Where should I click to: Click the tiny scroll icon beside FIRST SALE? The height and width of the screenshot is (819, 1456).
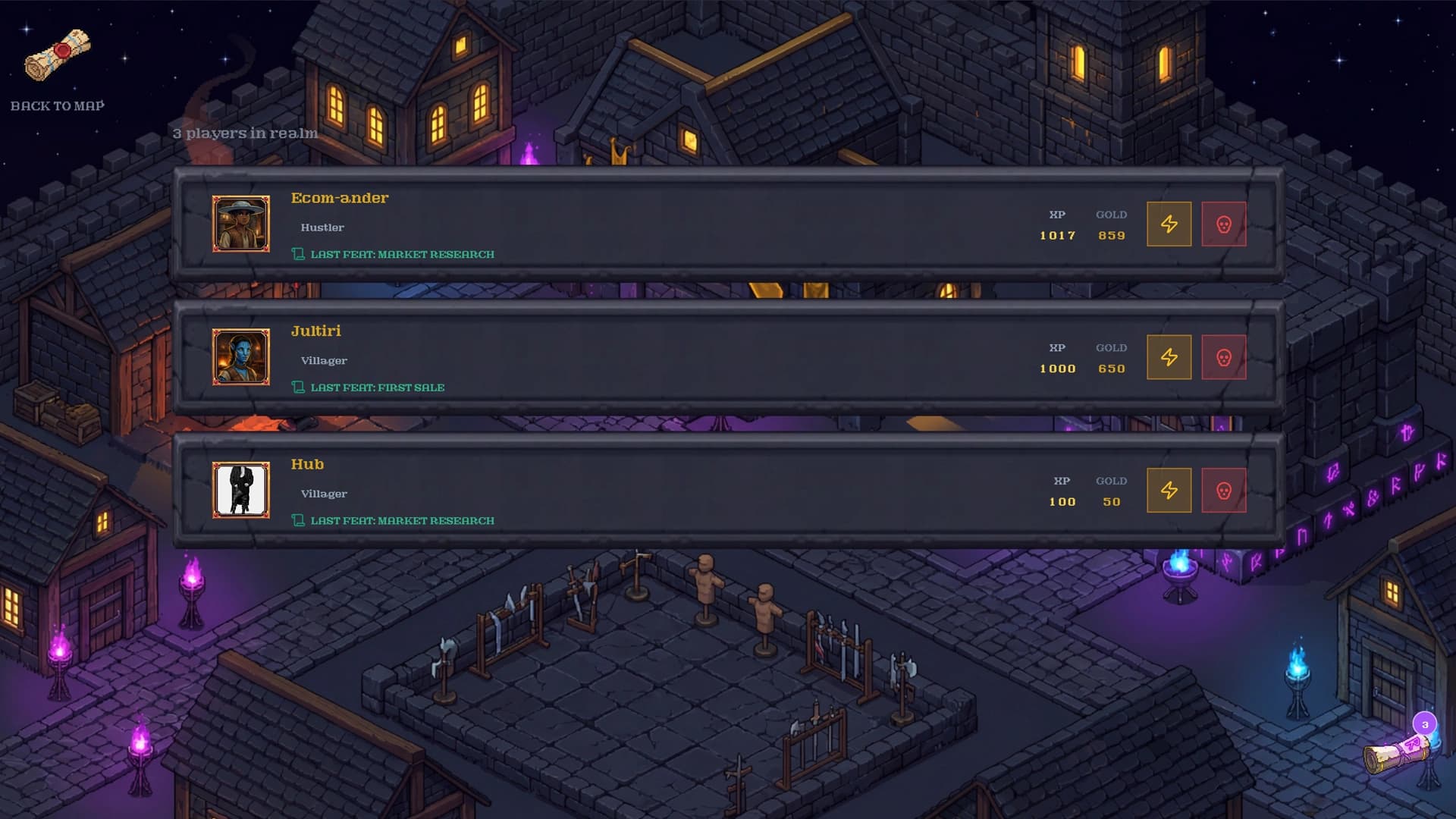pyautogui.click(x=299, y=387)
